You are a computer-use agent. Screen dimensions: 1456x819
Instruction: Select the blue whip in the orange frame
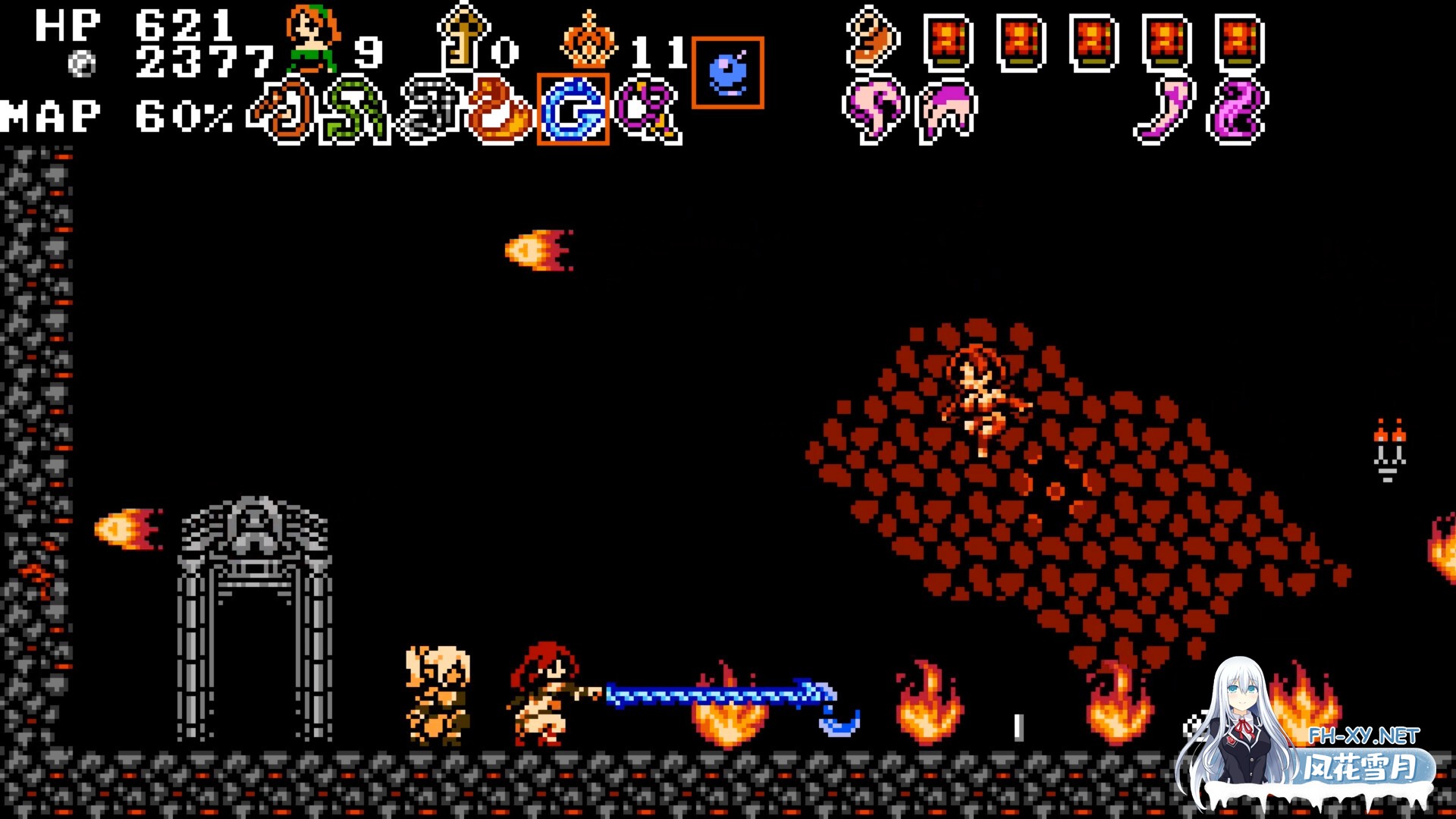[x=573, y=110]
